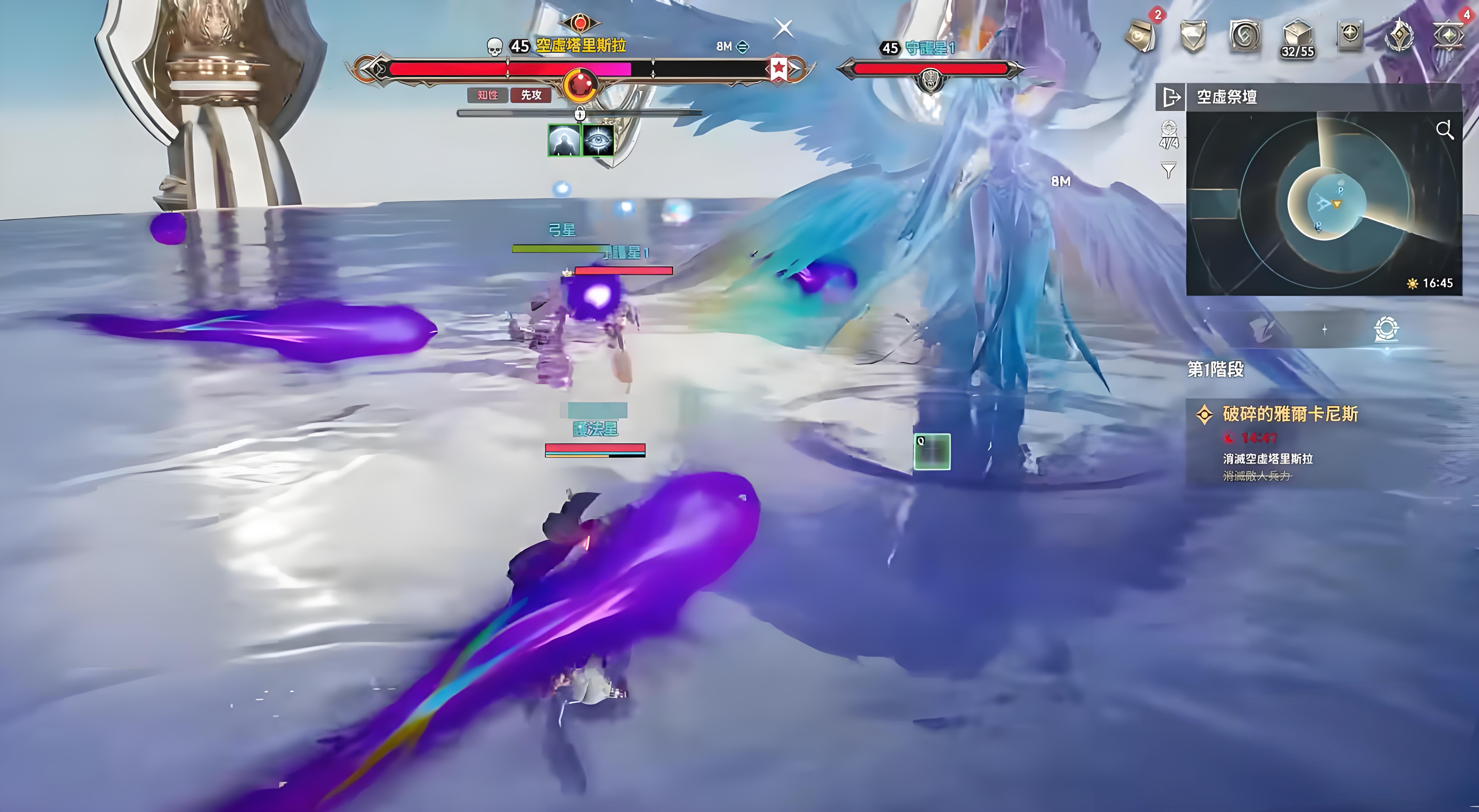Close the boss target frame with X
Viewport: 1479px width, 812px height.
pyautogui.click(x=784, y=28)
